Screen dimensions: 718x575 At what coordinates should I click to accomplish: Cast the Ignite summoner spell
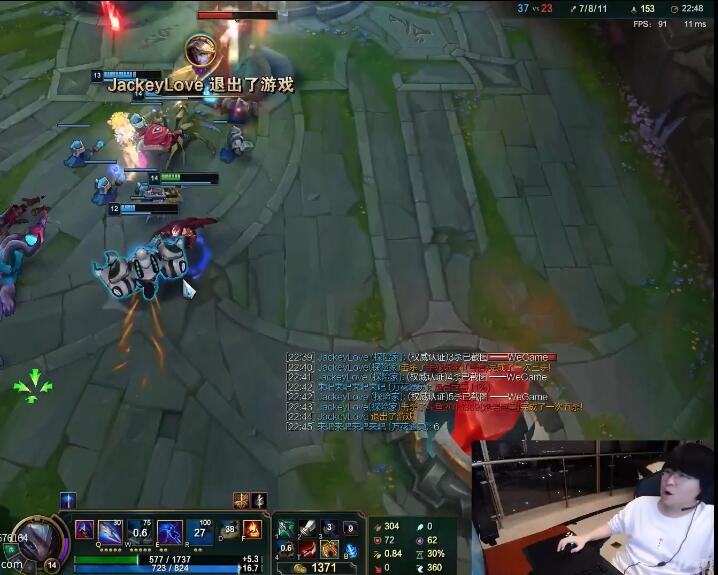(252, 529)
